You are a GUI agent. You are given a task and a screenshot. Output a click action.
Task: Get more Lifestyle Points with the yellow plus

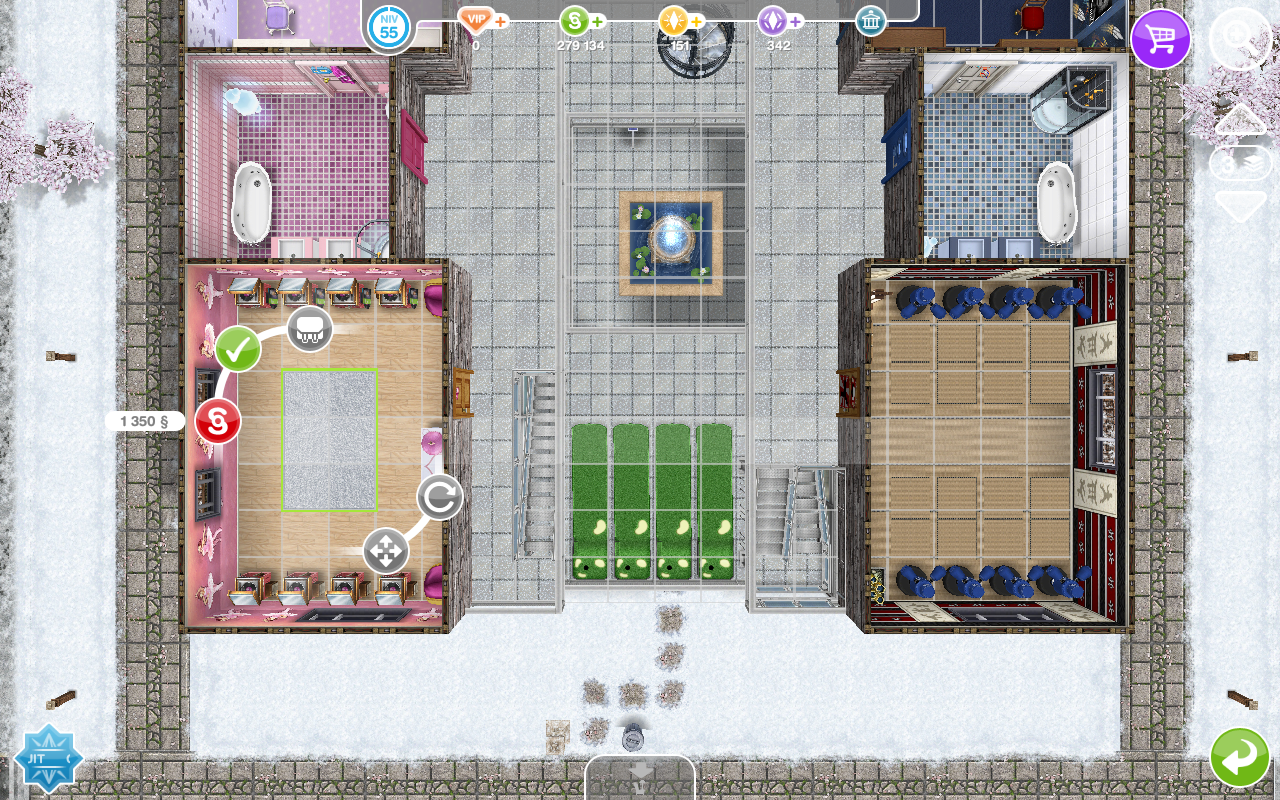coord(697,21)
